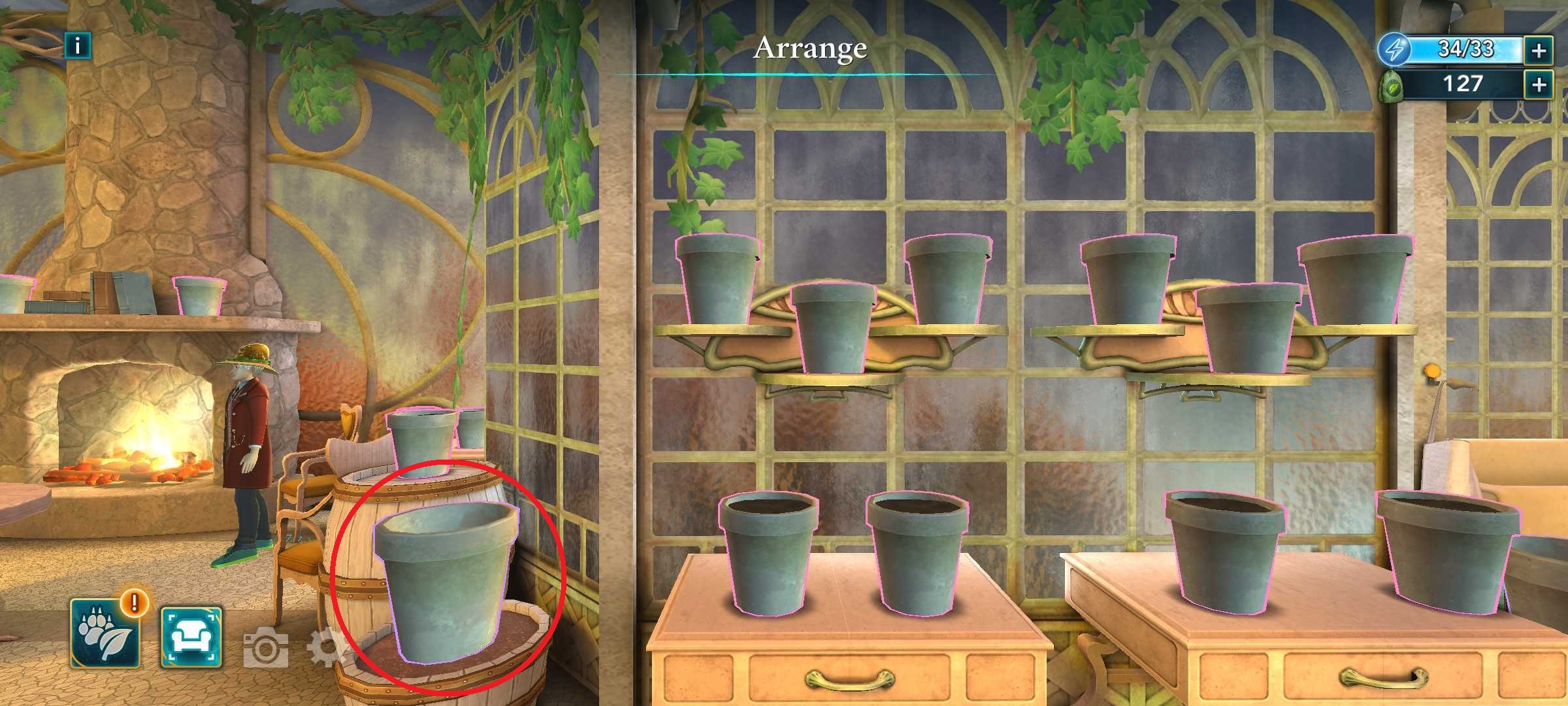This screenshot has width=1568, height=706.
Task: Open settings with the gear icon
Action: point(325,647)
